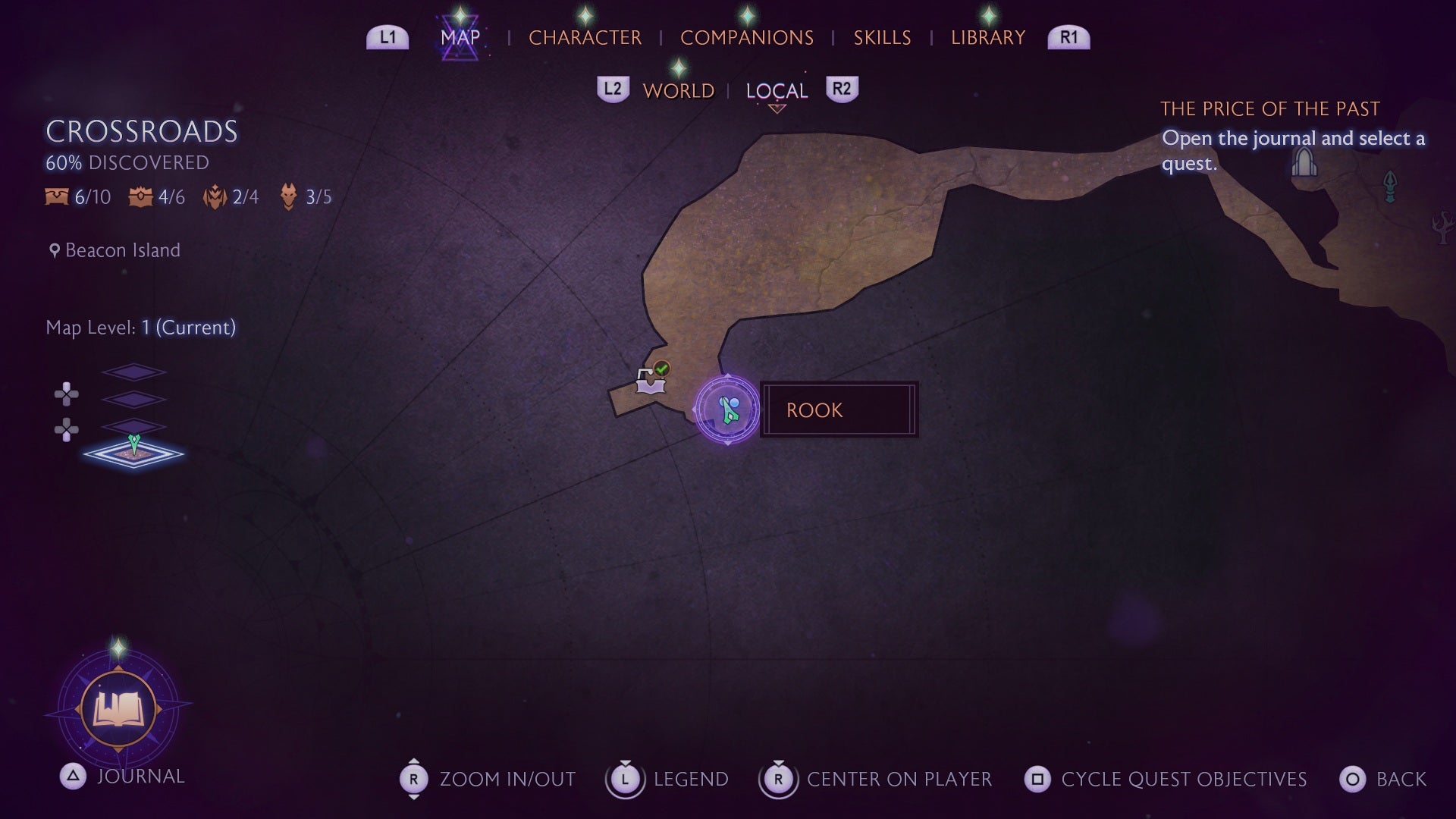The image size is (1456, 819).
Task: Click the eluvian gateway icon on the map
Action: coord(1304,163)
